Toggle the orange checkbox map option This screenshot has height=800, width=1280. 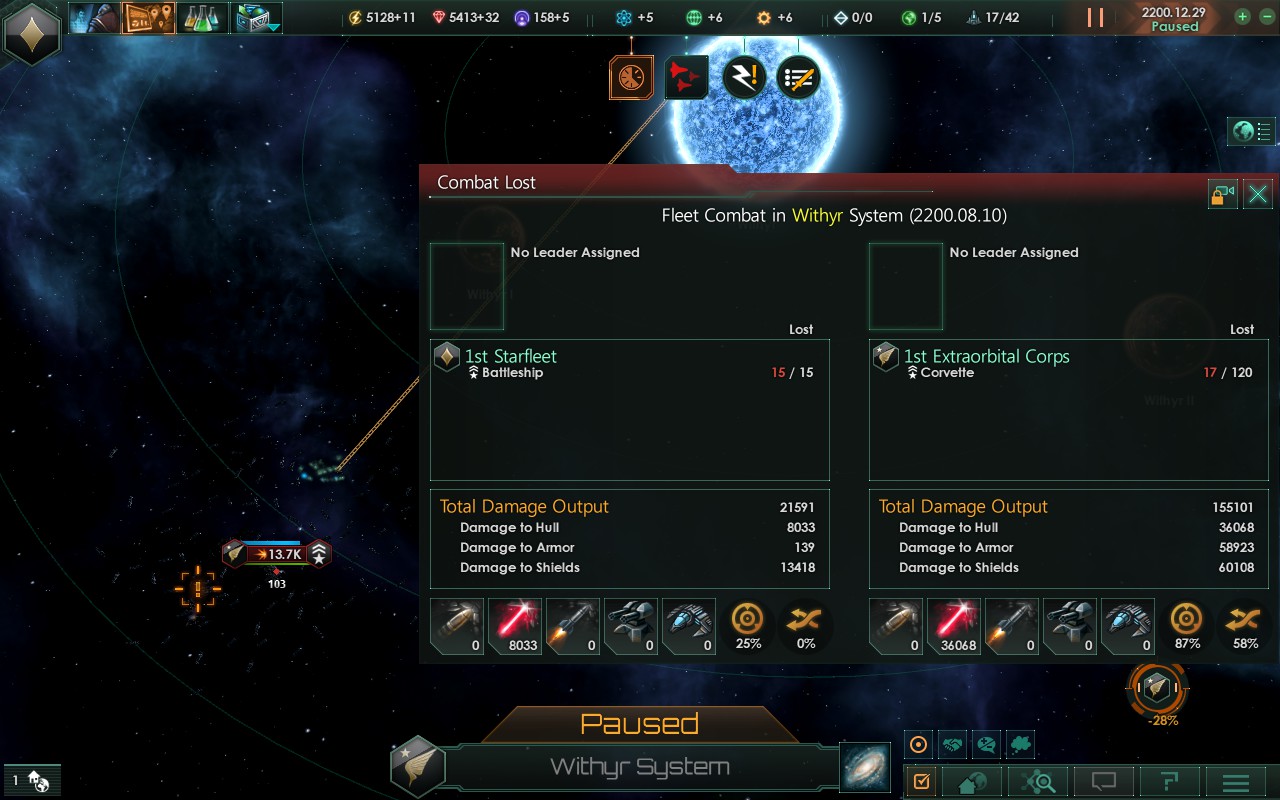click(x=922, y=781)
